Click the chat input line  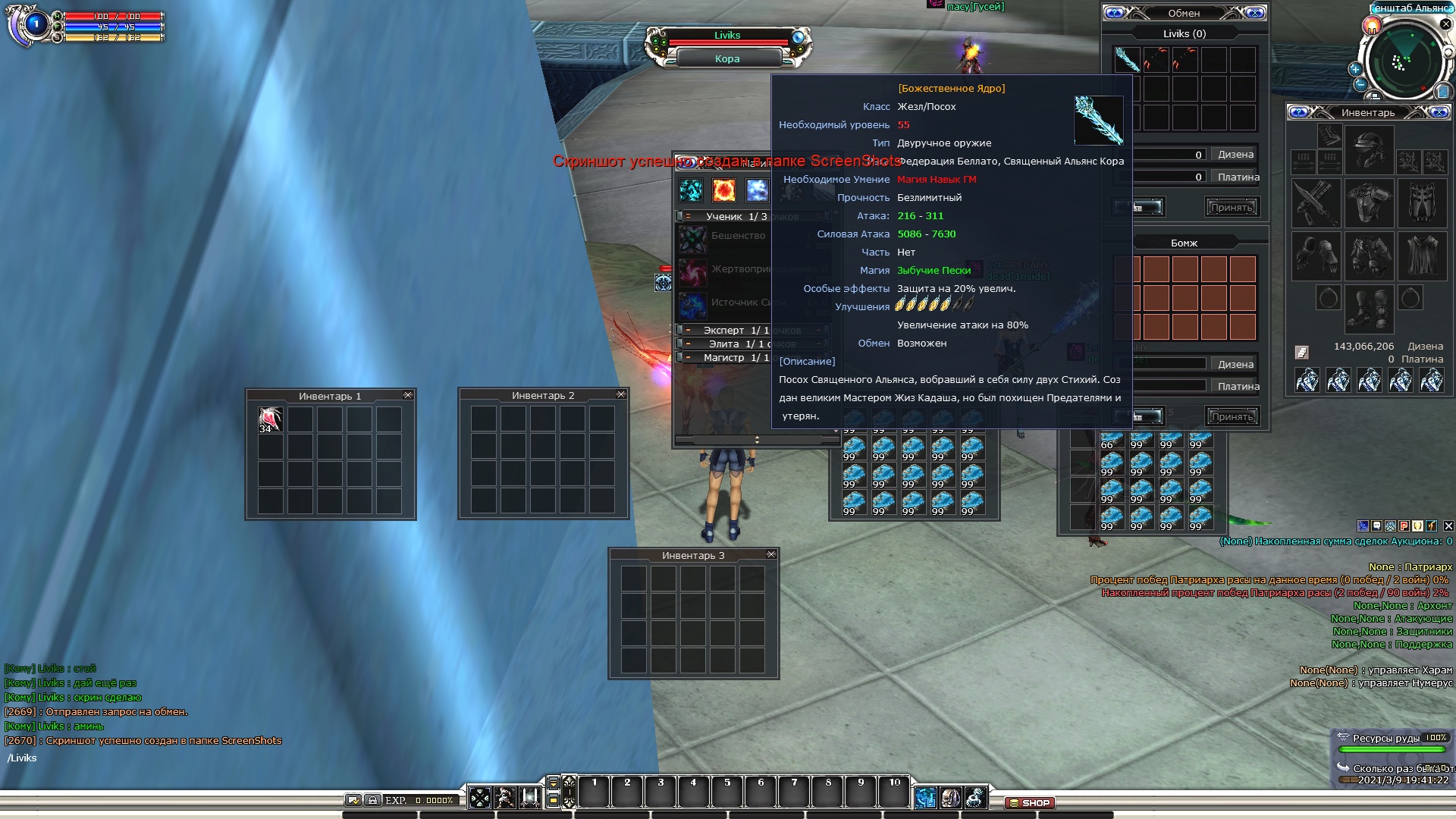click(152, 758)
